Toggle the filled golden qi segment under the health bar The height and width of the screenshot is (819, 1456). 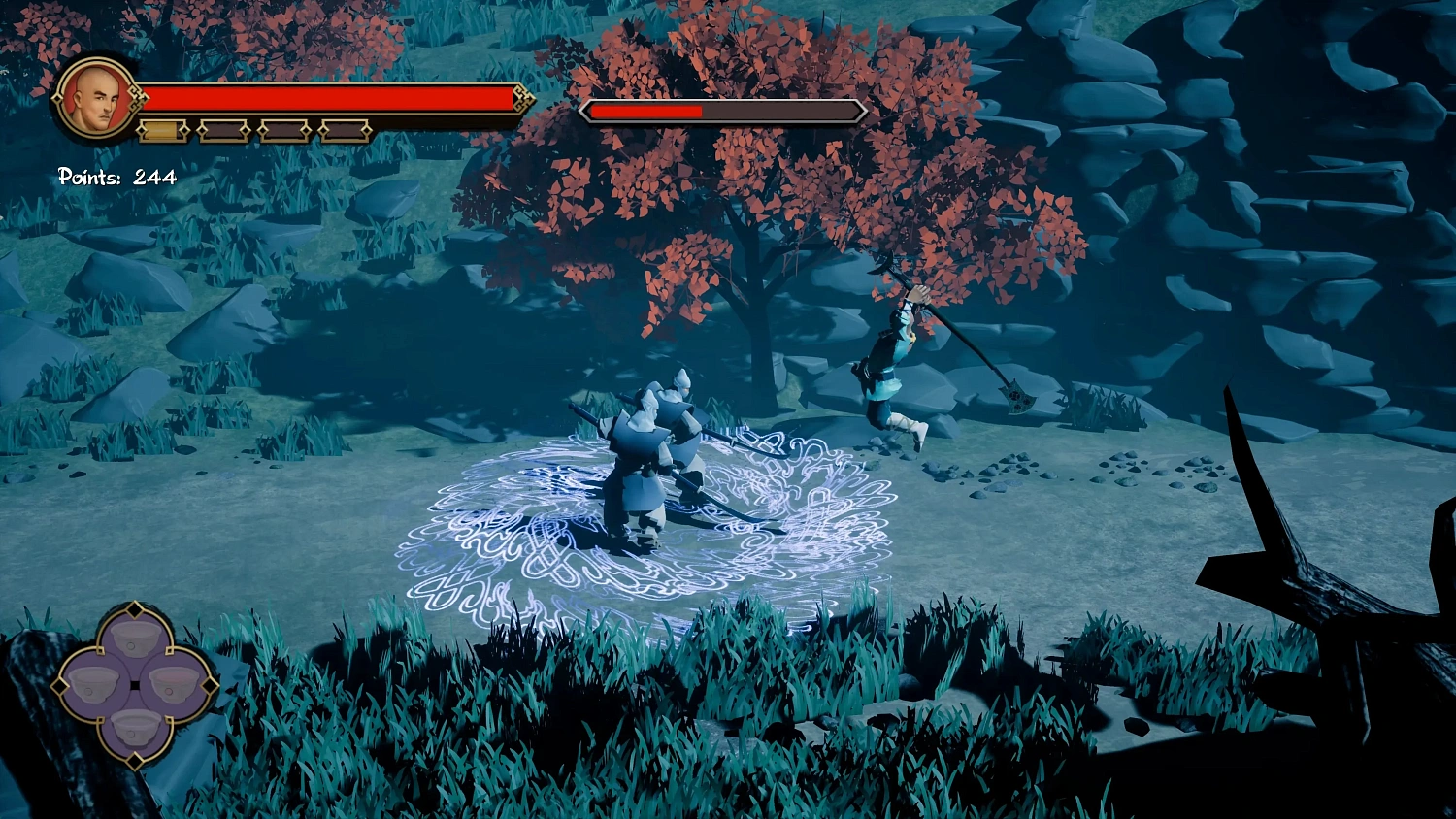(x=163, y=128)
